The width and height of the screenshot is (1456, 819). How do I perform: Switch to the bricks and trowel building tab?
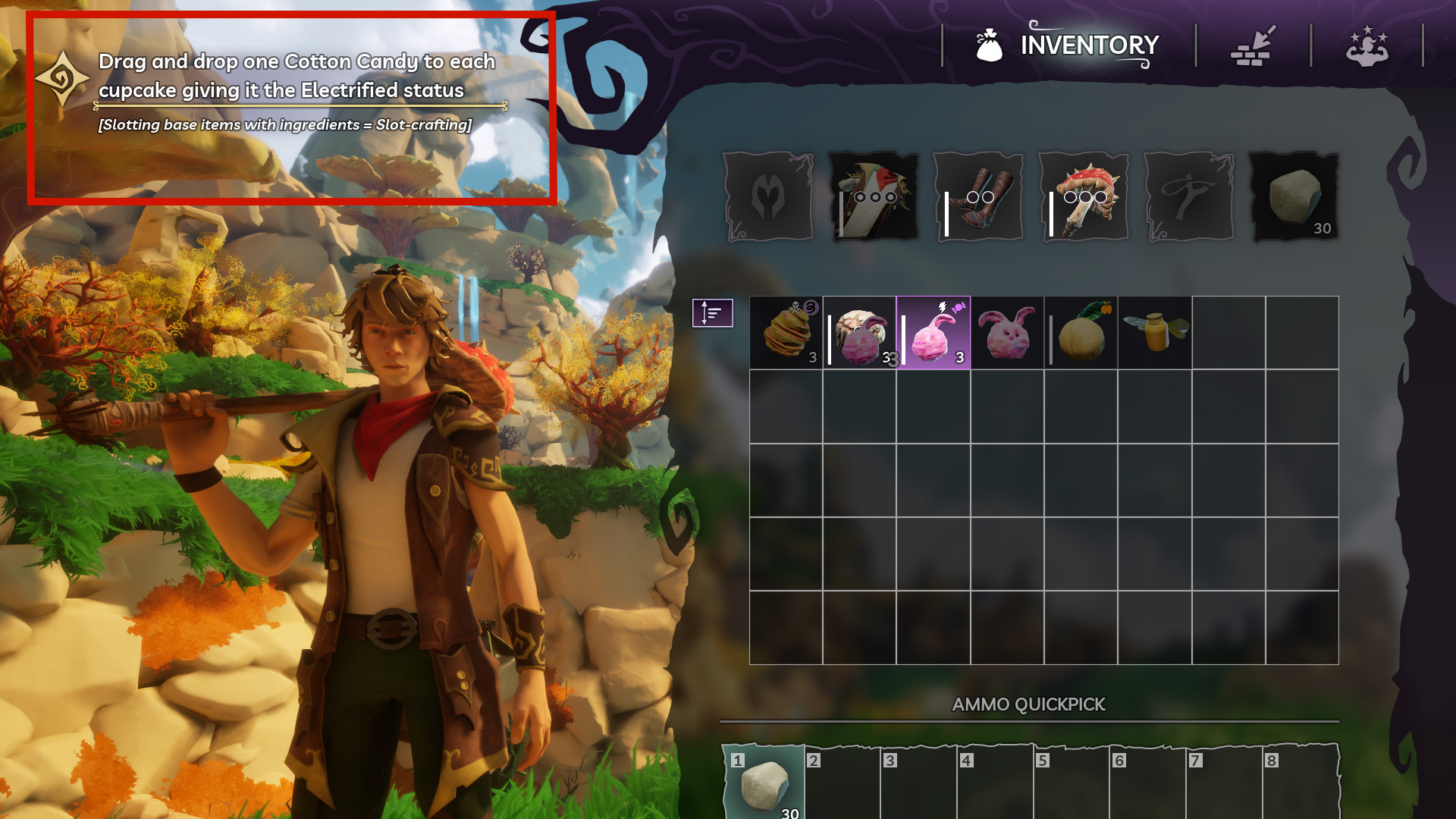(1253, 45)
